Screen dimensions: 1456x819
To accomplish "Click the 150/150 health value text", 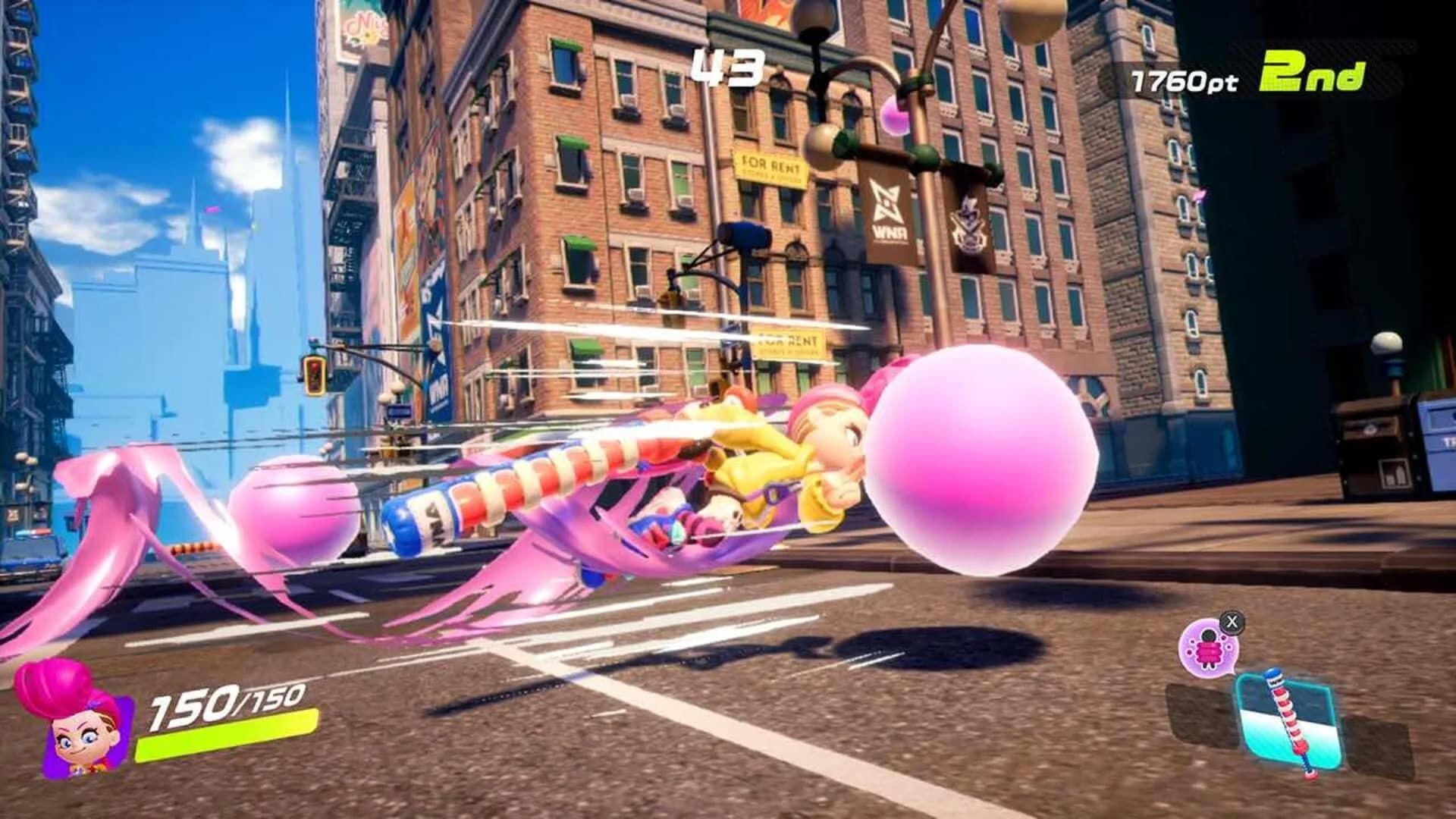I will (x=224, y=705).
